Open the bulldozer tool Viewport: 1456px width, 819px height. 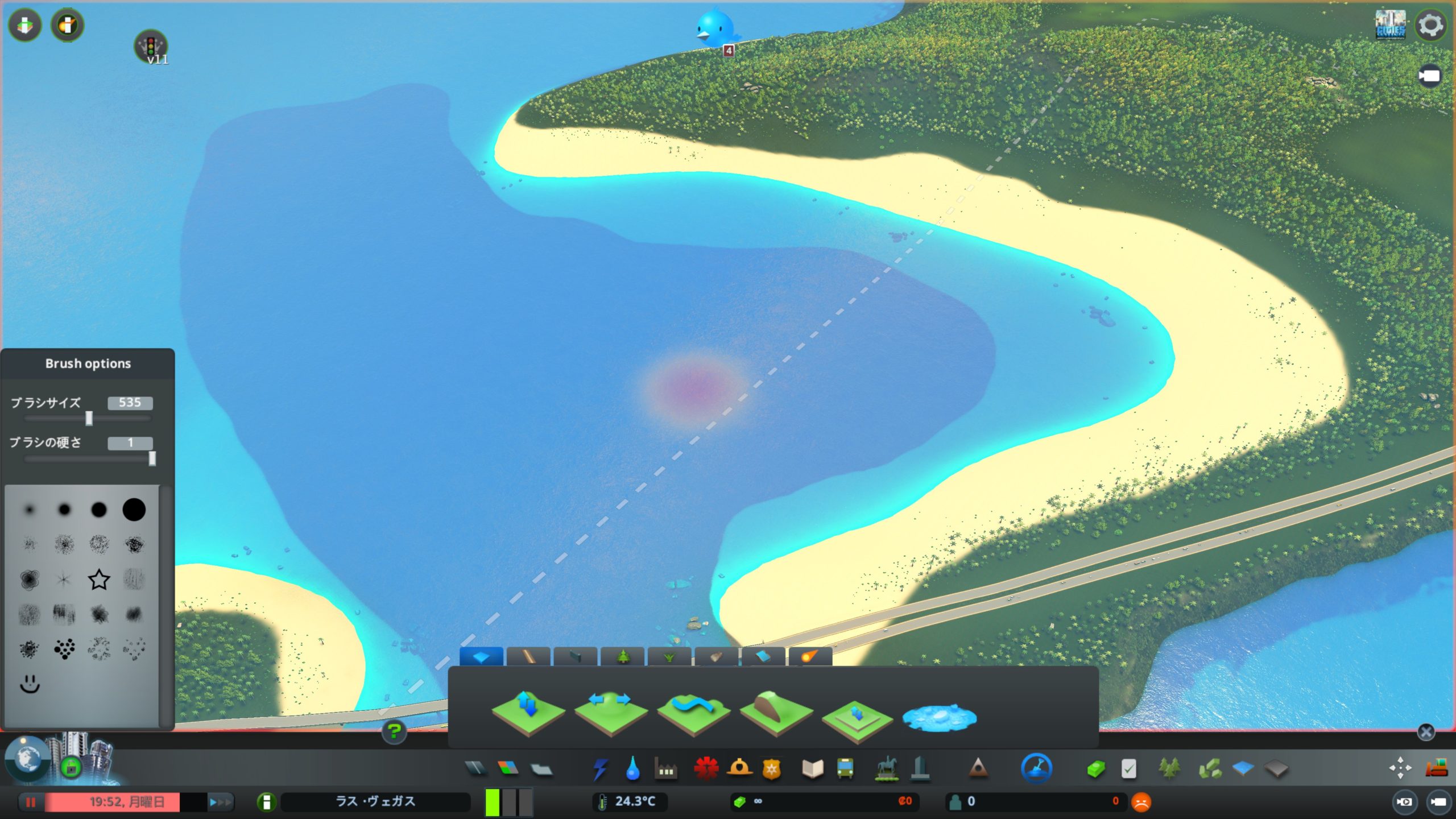click(x=1436, y=768)
